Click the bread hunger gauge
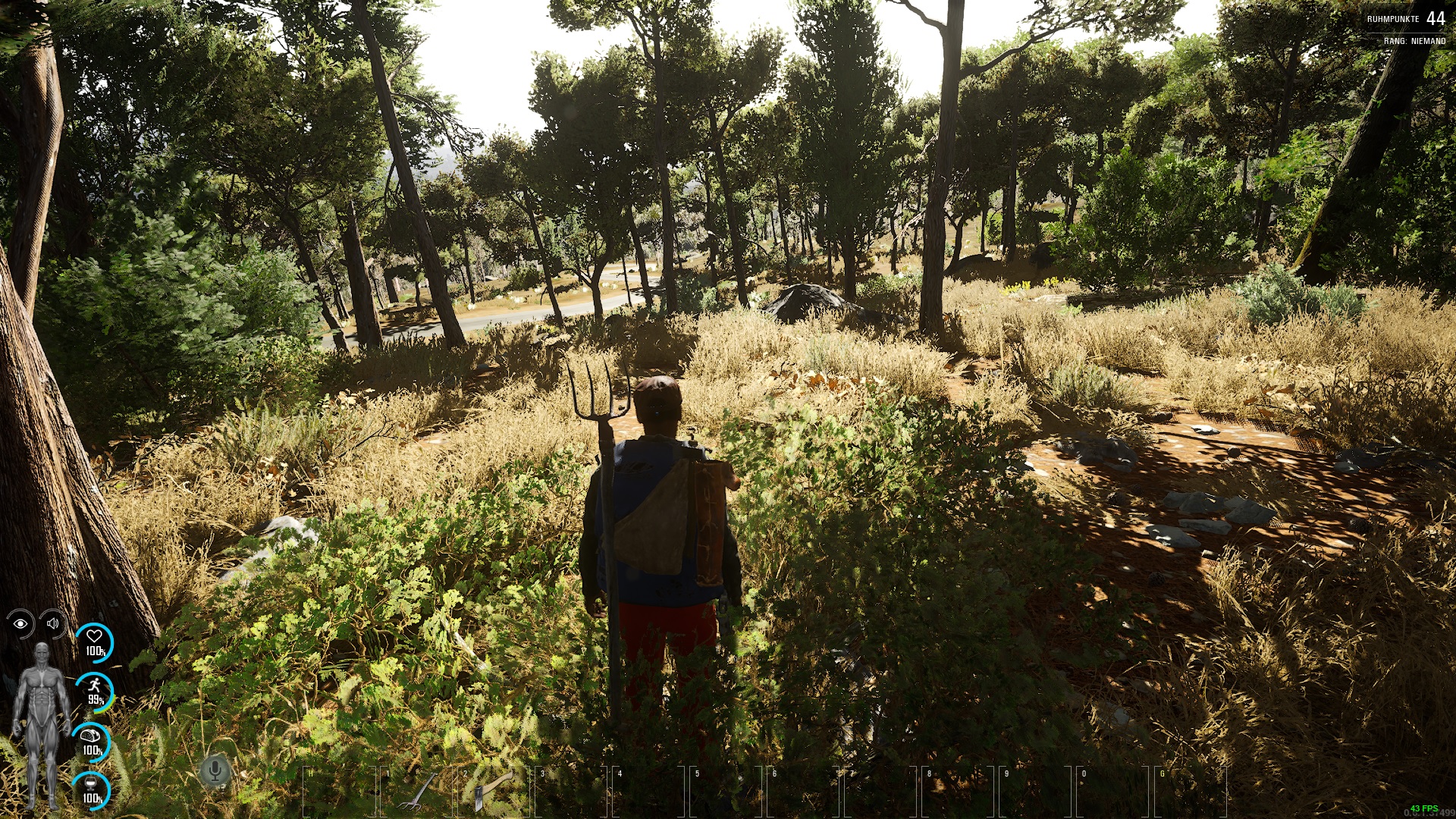The image size is (1456, 819). pos(92,741)
